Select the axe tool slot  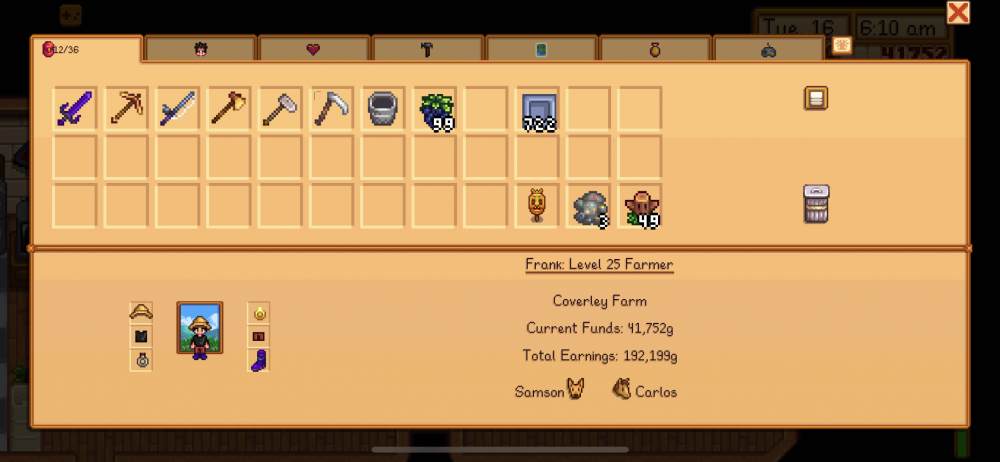click(x=230, y=108)
